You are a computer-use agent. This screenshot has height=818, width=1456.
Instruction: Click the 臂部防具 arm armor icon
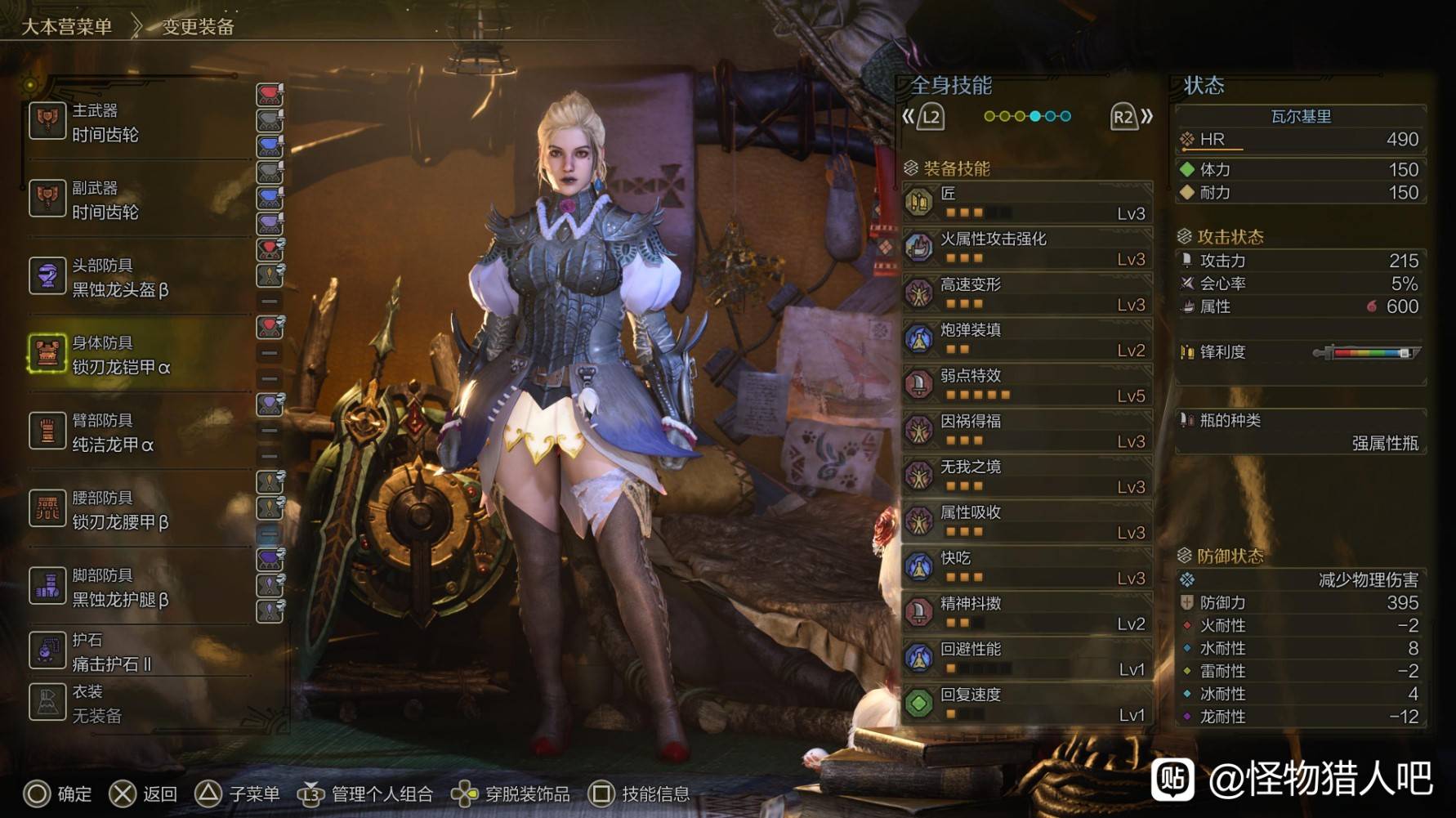47,431
